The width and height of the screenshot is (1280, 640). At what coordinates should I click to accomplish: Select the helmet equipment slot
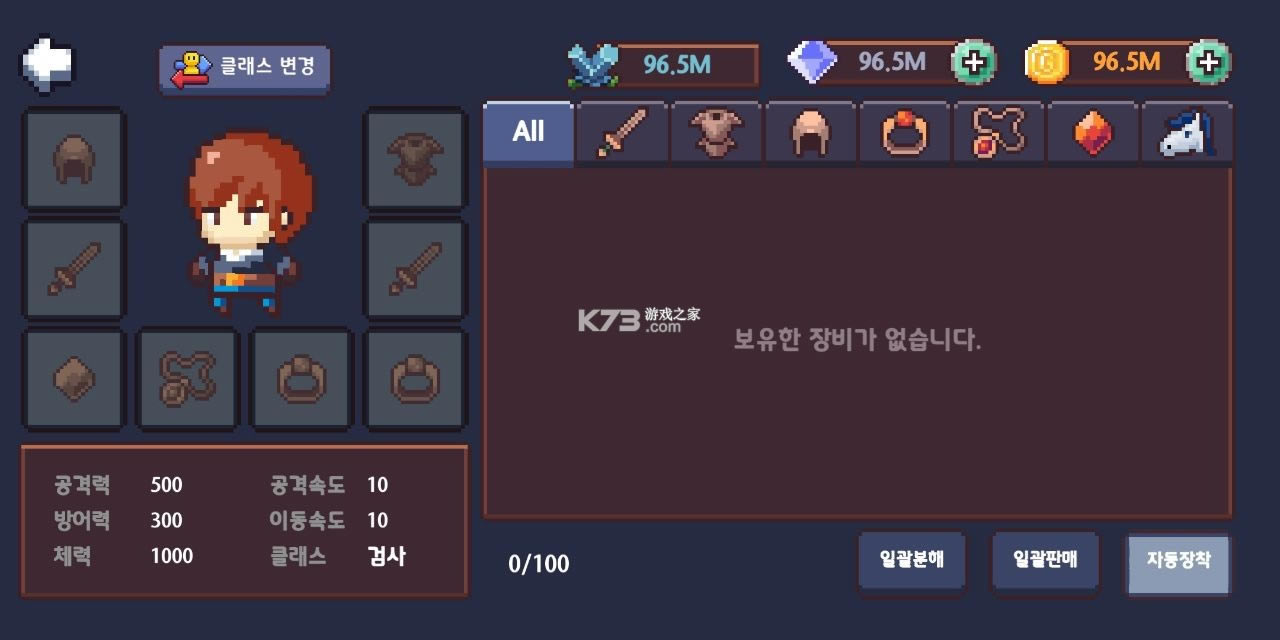74,159
